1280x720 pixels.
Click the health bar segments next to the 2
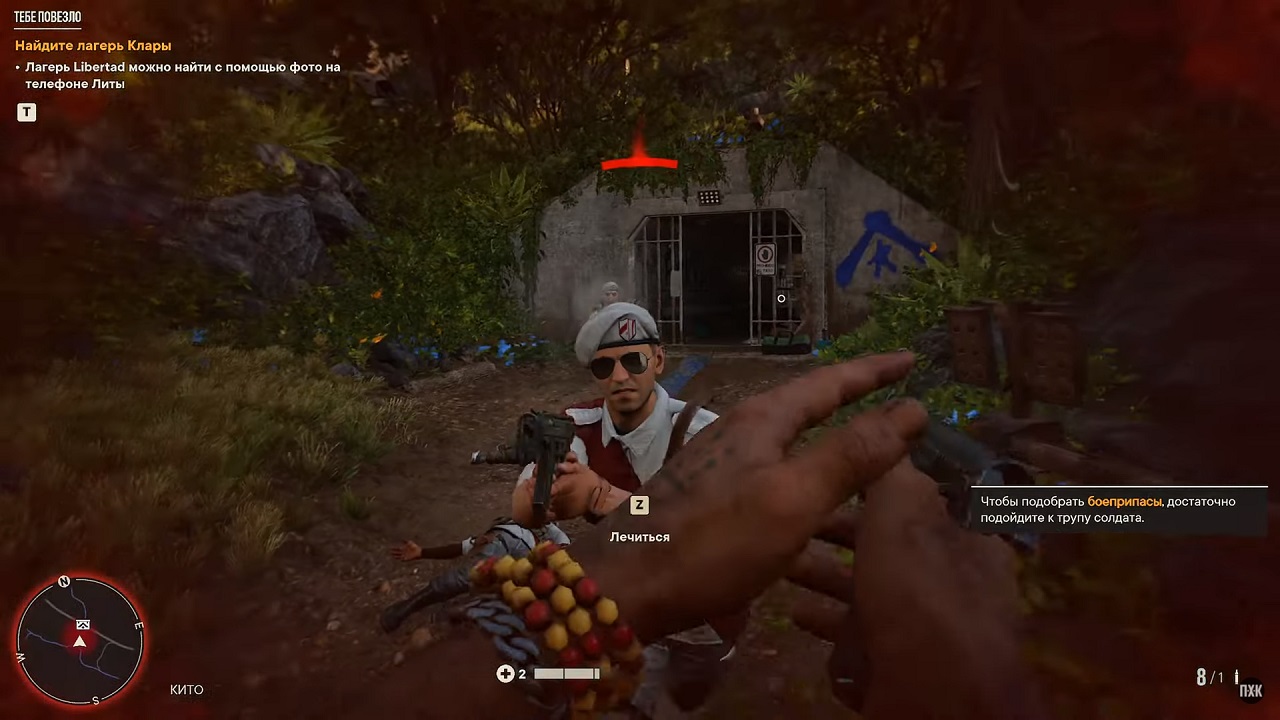click(566, 673)
